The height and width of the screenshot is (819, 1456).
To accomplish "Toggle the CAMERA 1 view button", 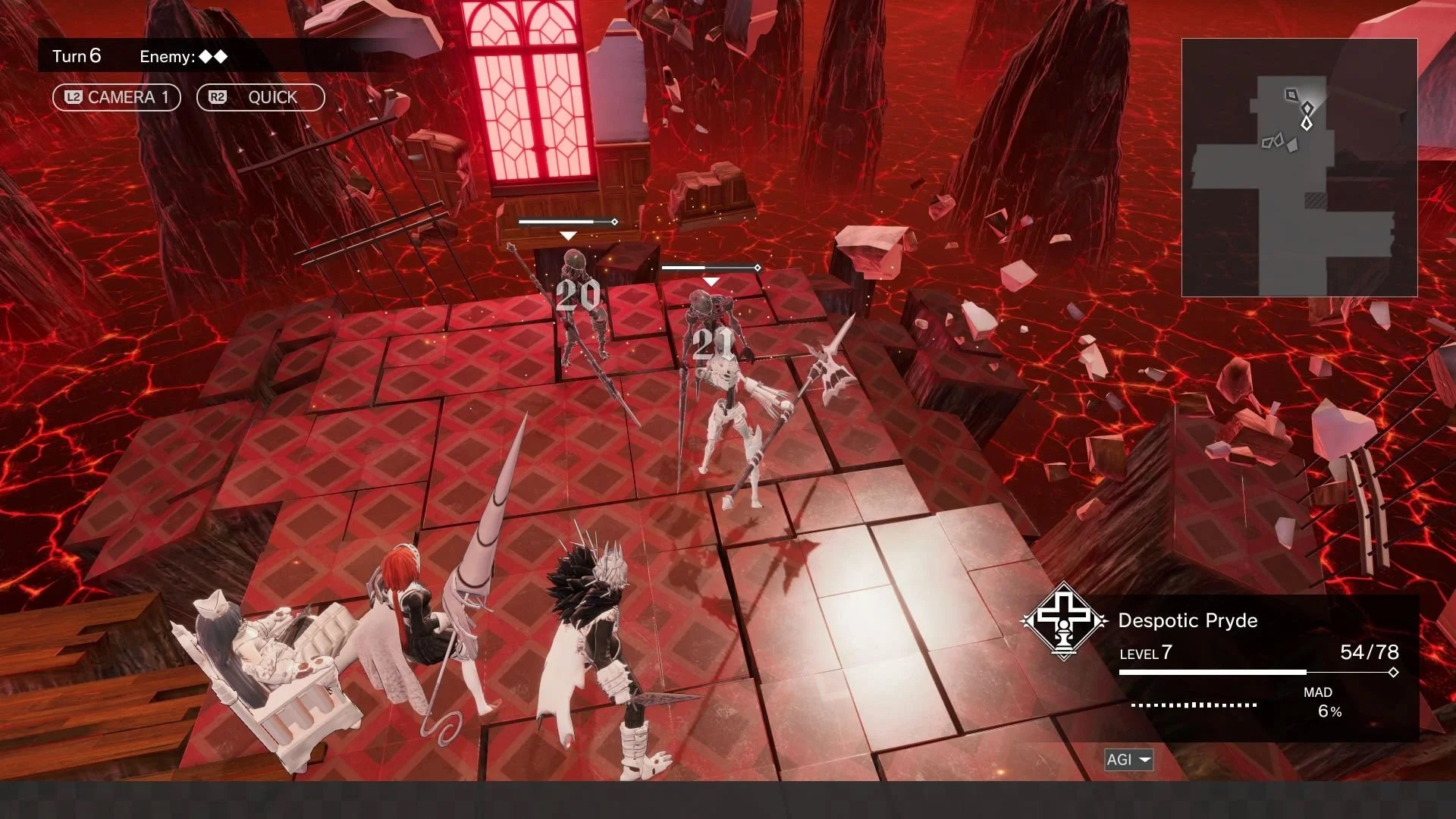I will point(116,97).
